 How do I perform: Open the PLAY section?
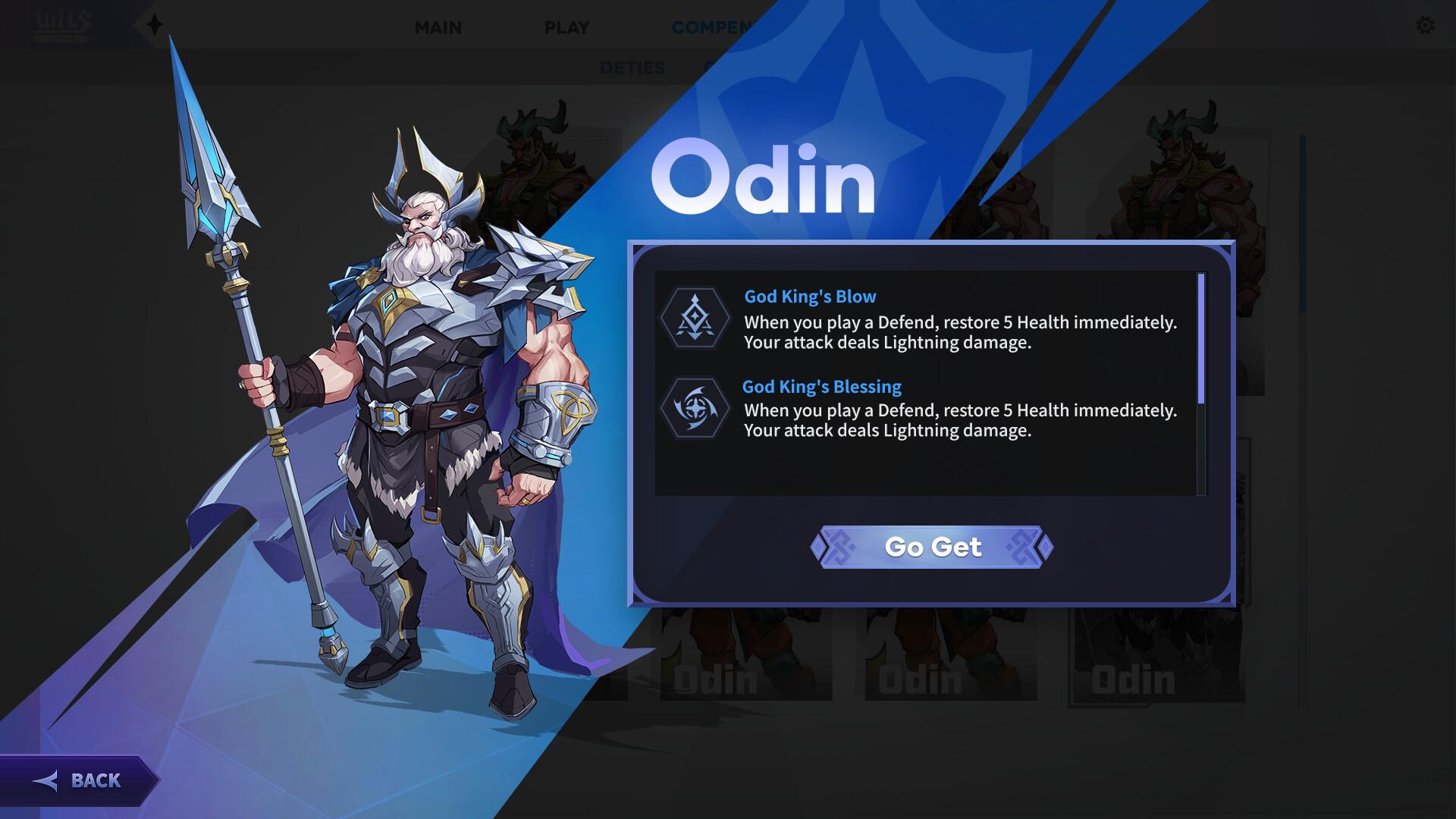[566, 27]
